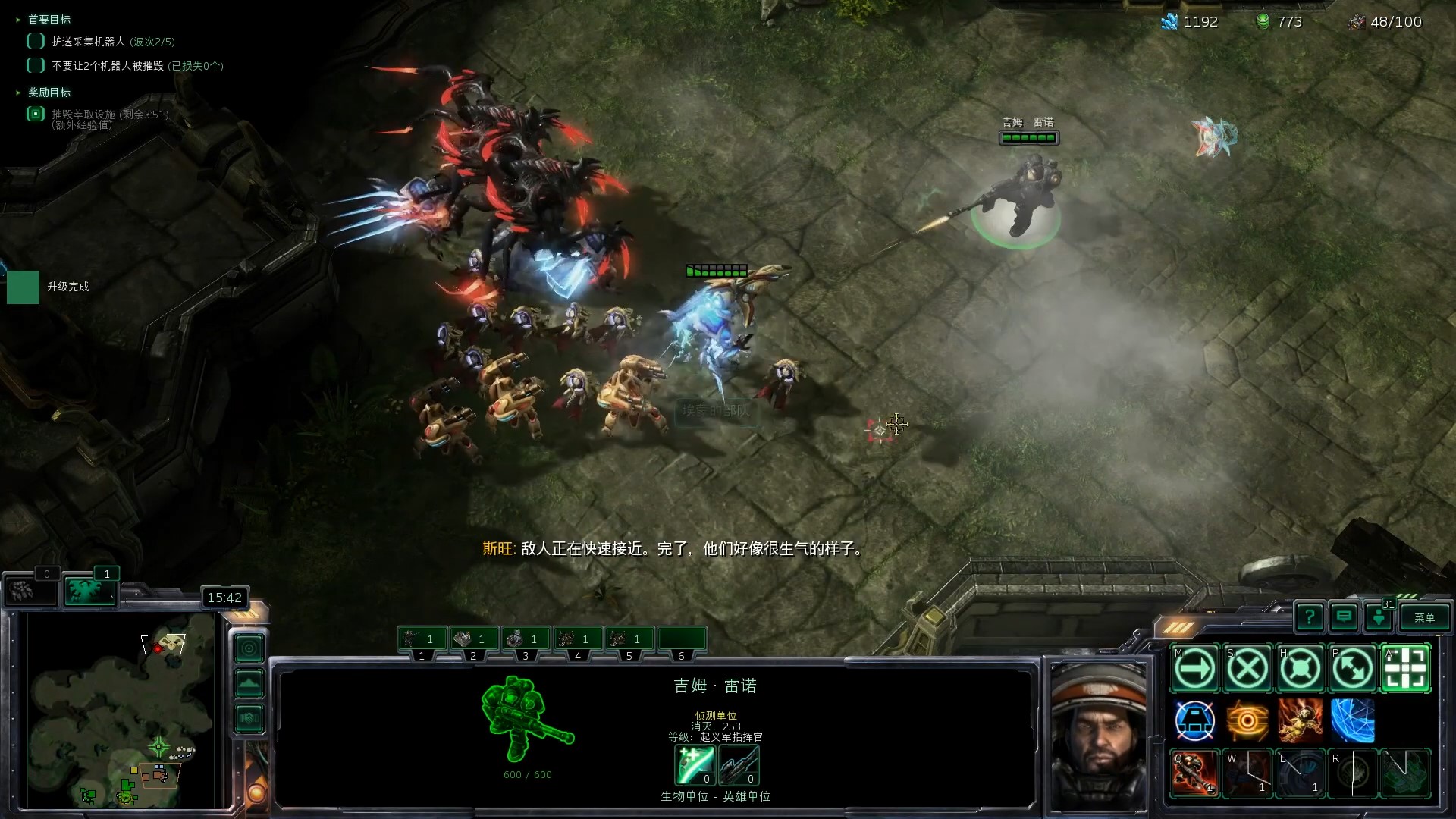Screen dimensions: 1456x819
Task: Select the Hold Position command
Action: coord(1300,669)
